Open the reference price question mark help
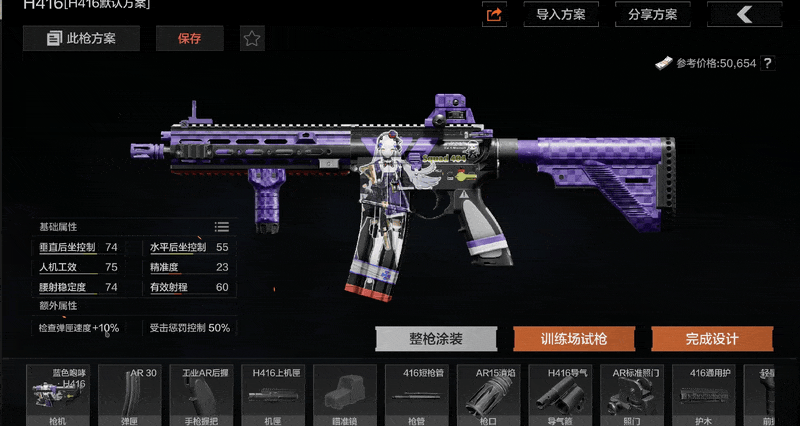 [x=768, y=63]
